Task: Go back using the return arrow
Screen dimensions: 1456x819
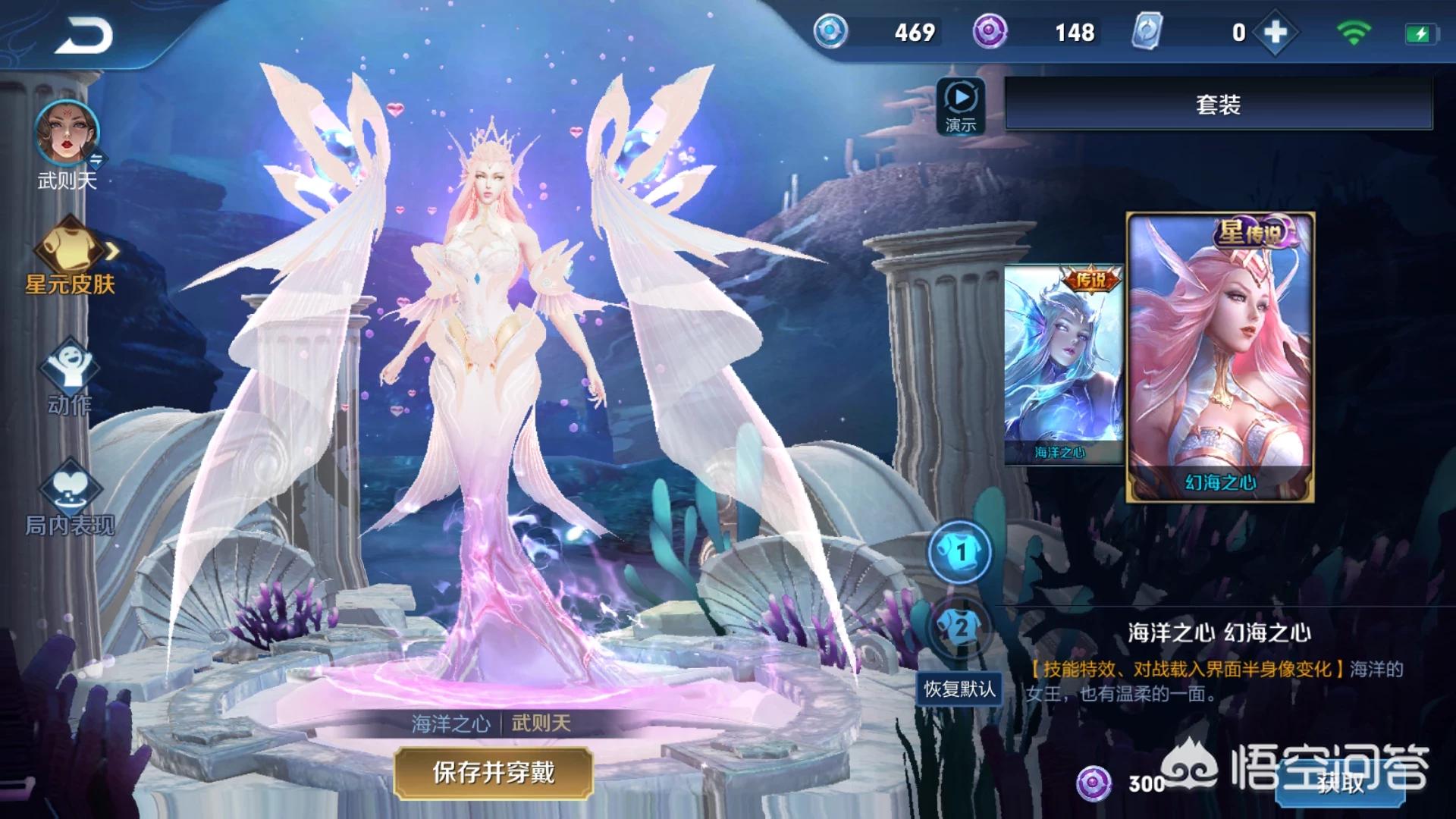Action: [x=83, y=36]
